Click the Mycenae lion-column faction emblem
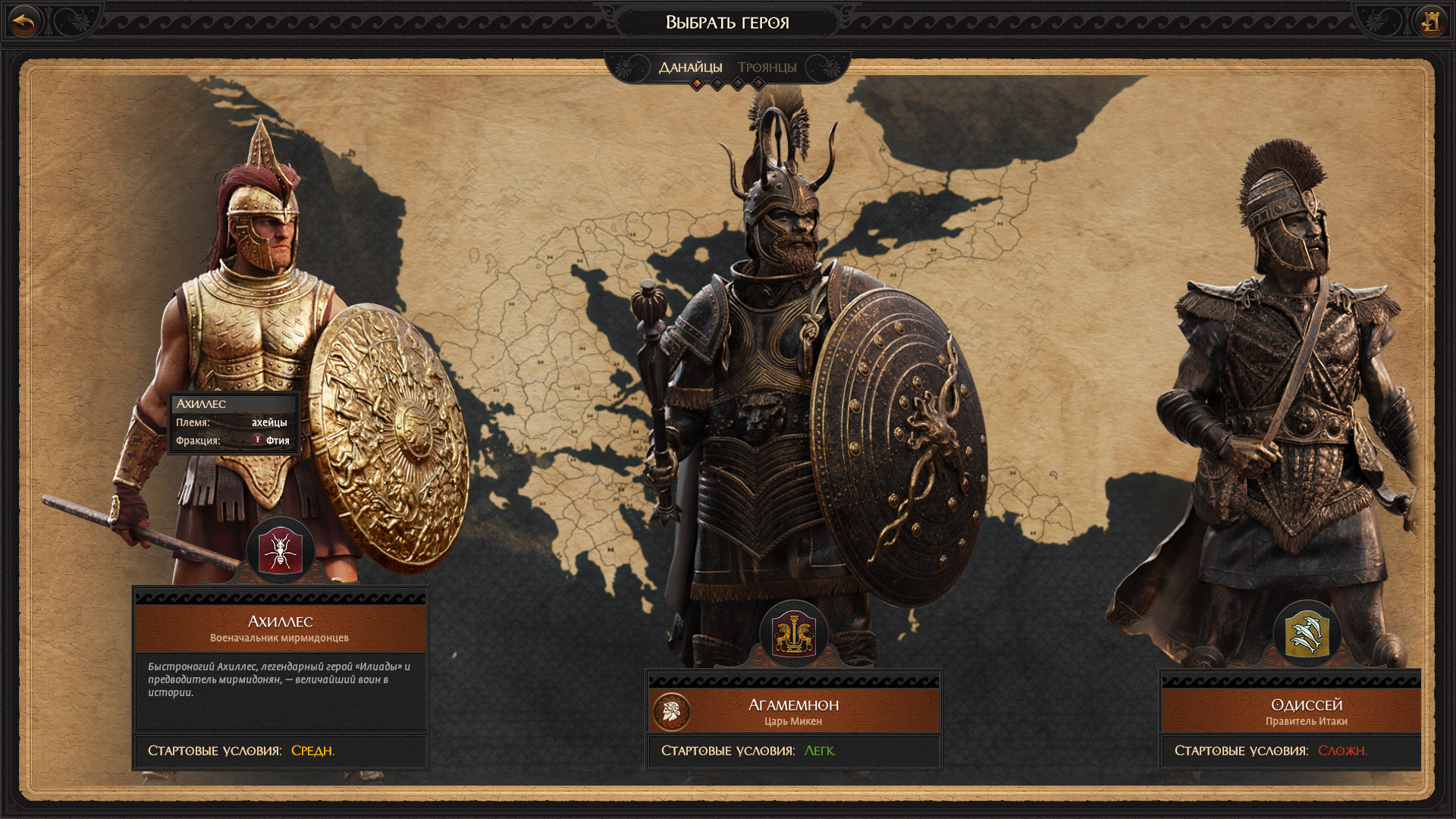Viewport: 1456px width, 819px height. tap(793, 635)
